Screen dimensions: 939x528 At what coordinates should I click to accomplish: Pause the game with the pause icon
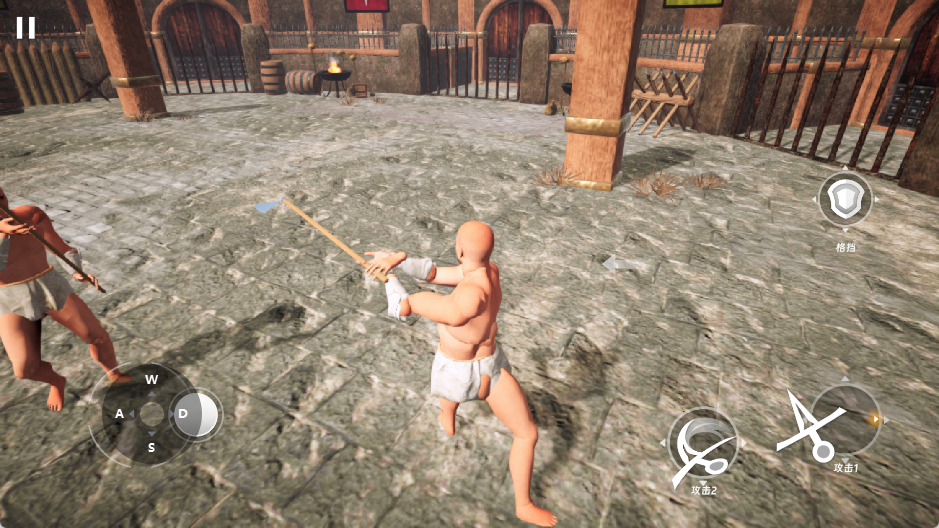tap(26, 27)
